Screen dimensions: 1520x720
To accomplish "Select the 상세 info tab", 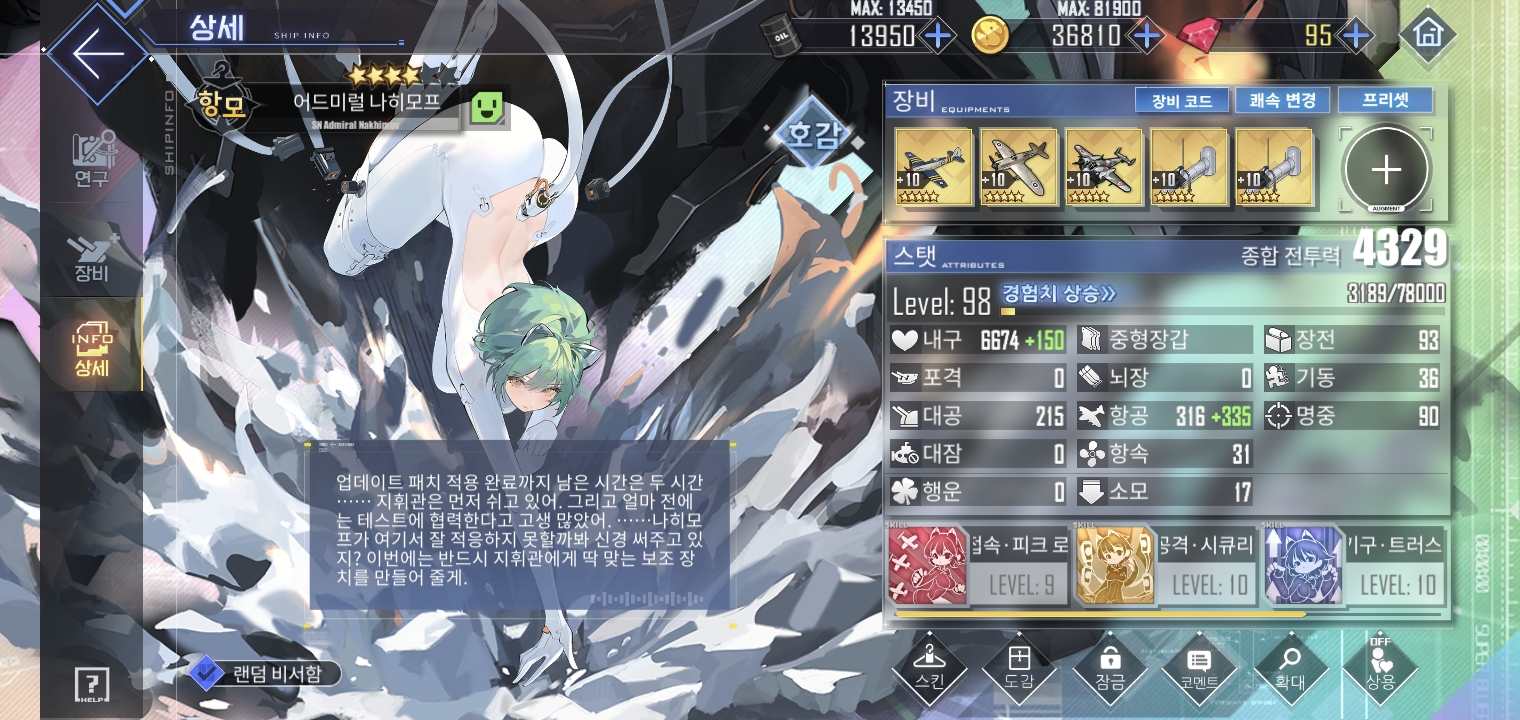I will click(92, 348).
